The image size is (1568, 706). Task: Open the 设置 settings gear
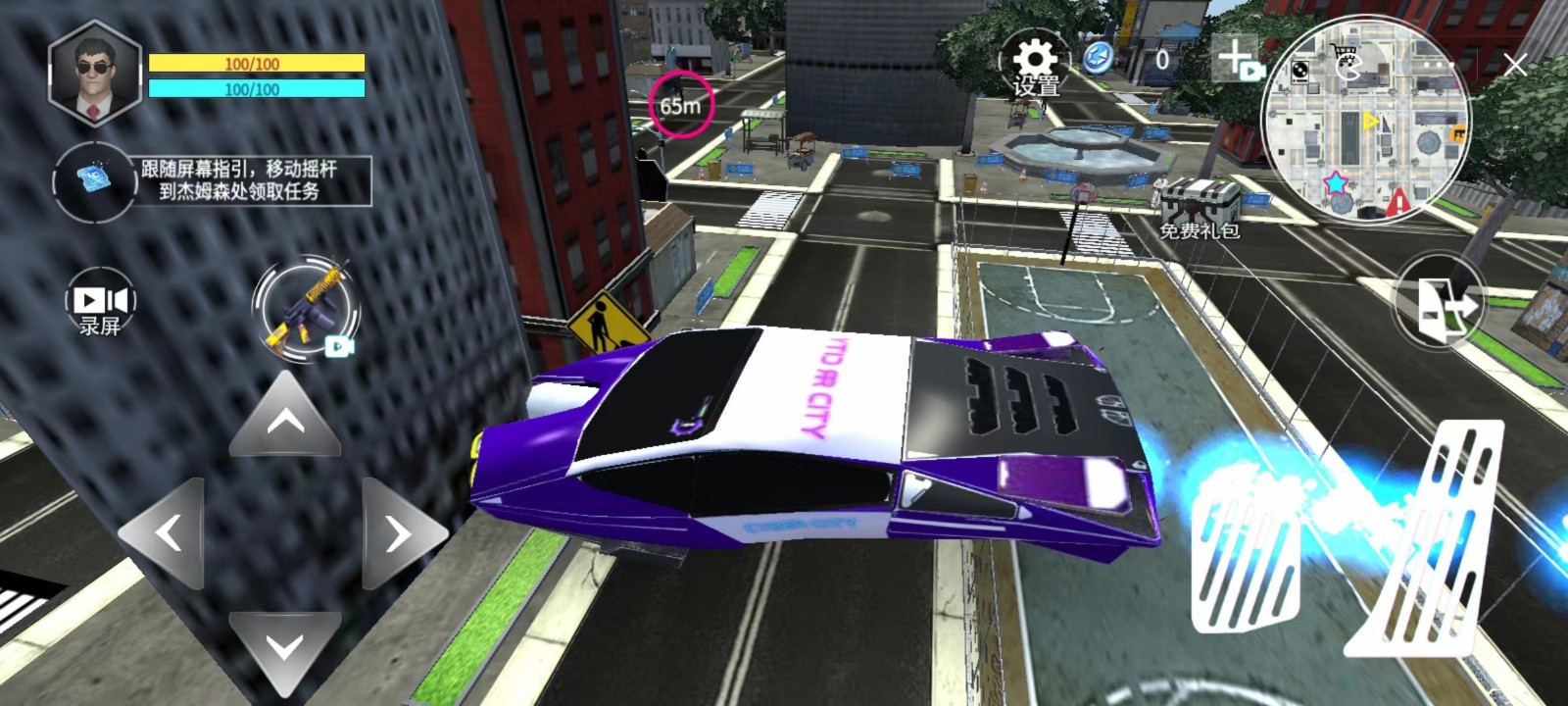point(1035,65)
